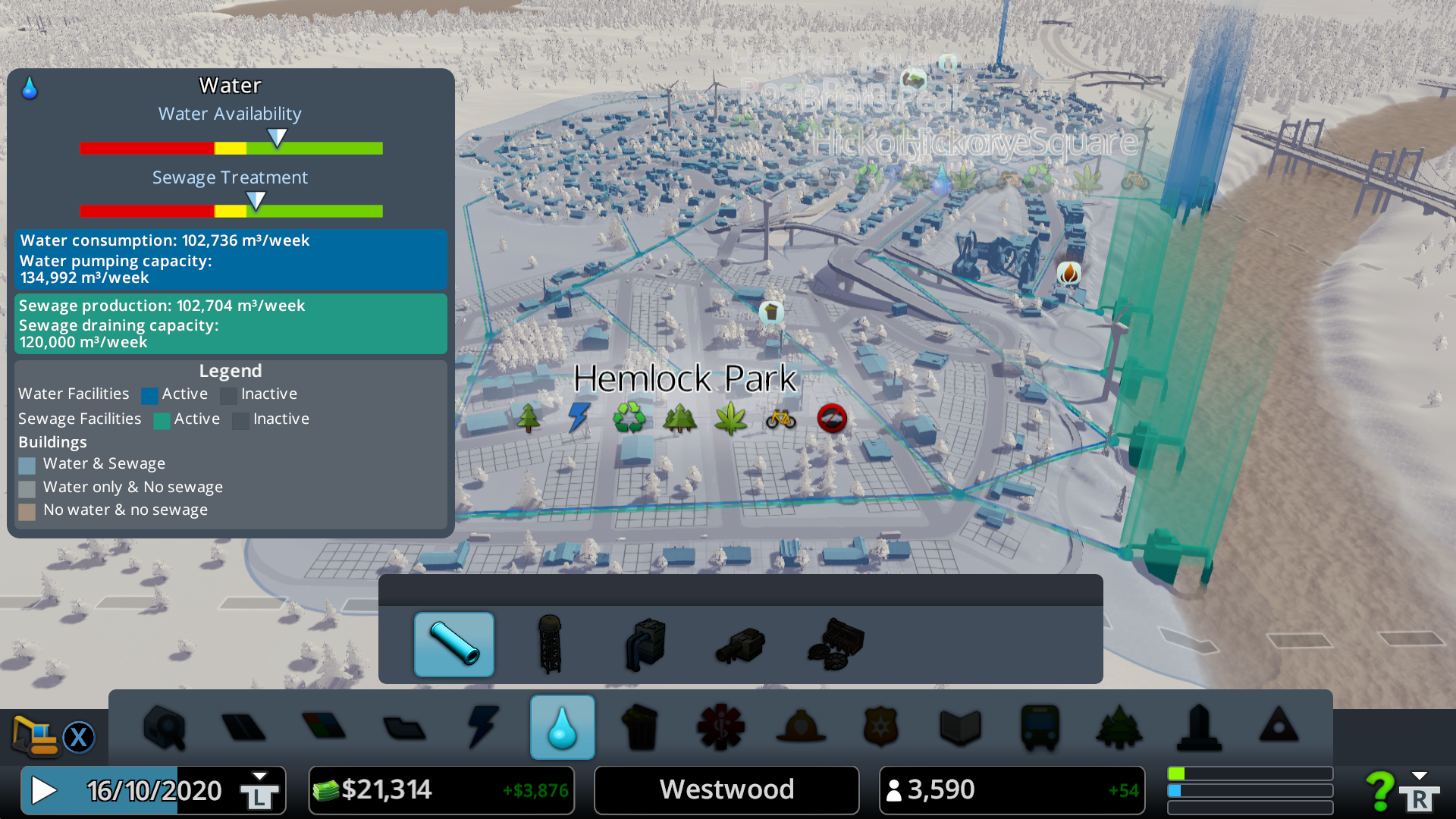
Task: Open the green question mark help
Action: pyautogui.click(x=1379, y=791)
